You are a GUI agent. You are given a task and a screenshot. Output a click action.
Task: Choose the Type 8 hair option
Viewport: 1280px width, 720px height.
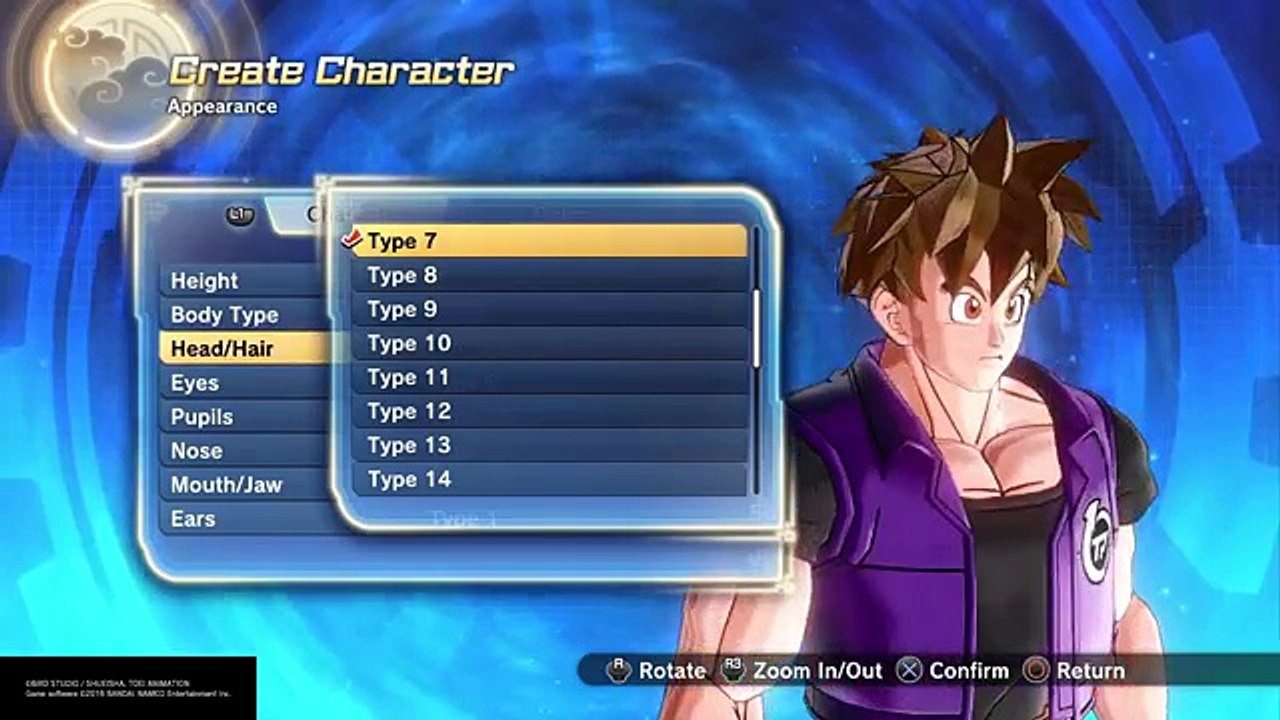pos(548,275)
